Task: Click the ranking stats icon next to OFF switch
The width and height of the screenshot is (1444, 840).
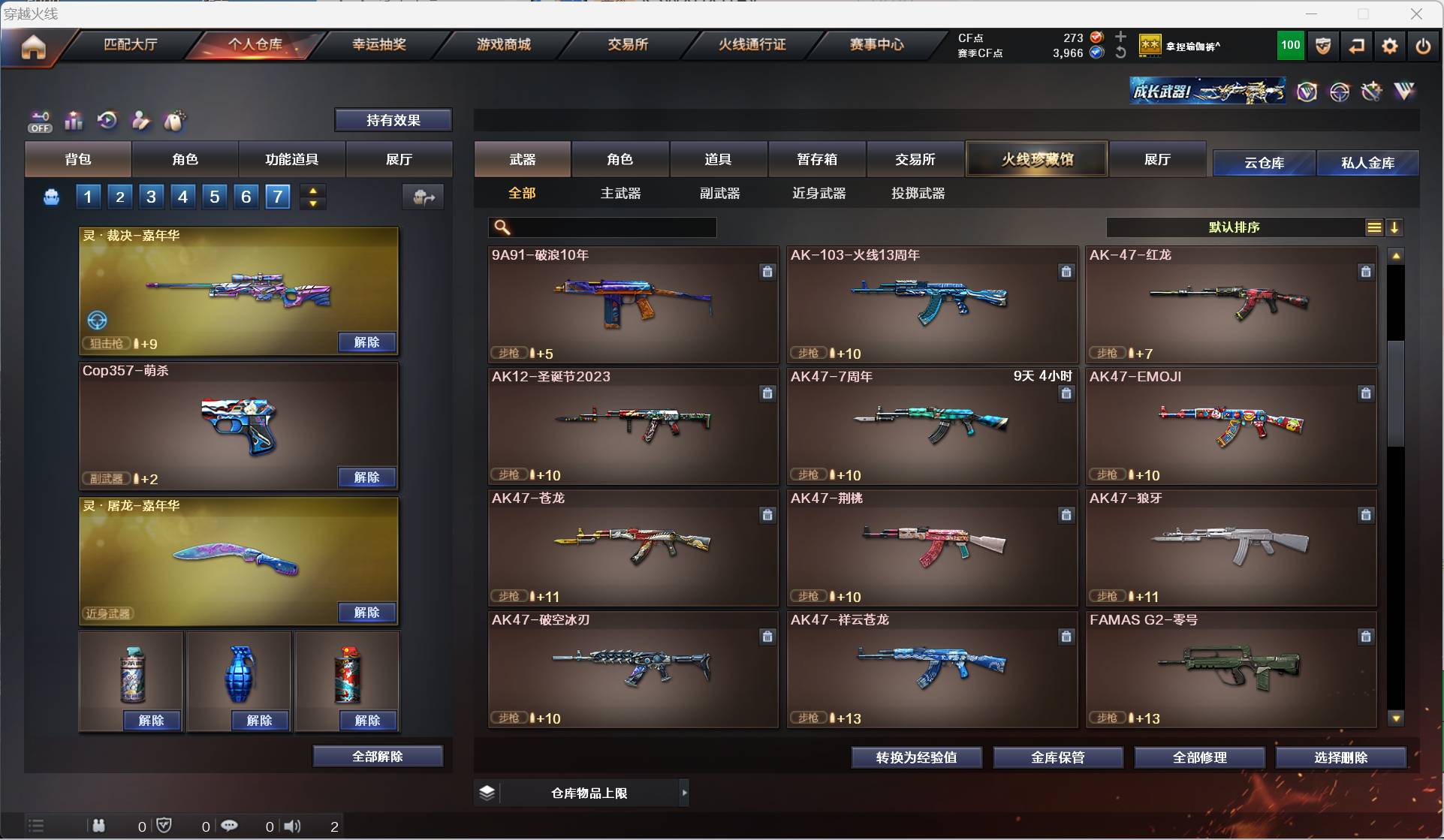Action: pyautogui.click(x=73, y=121)
